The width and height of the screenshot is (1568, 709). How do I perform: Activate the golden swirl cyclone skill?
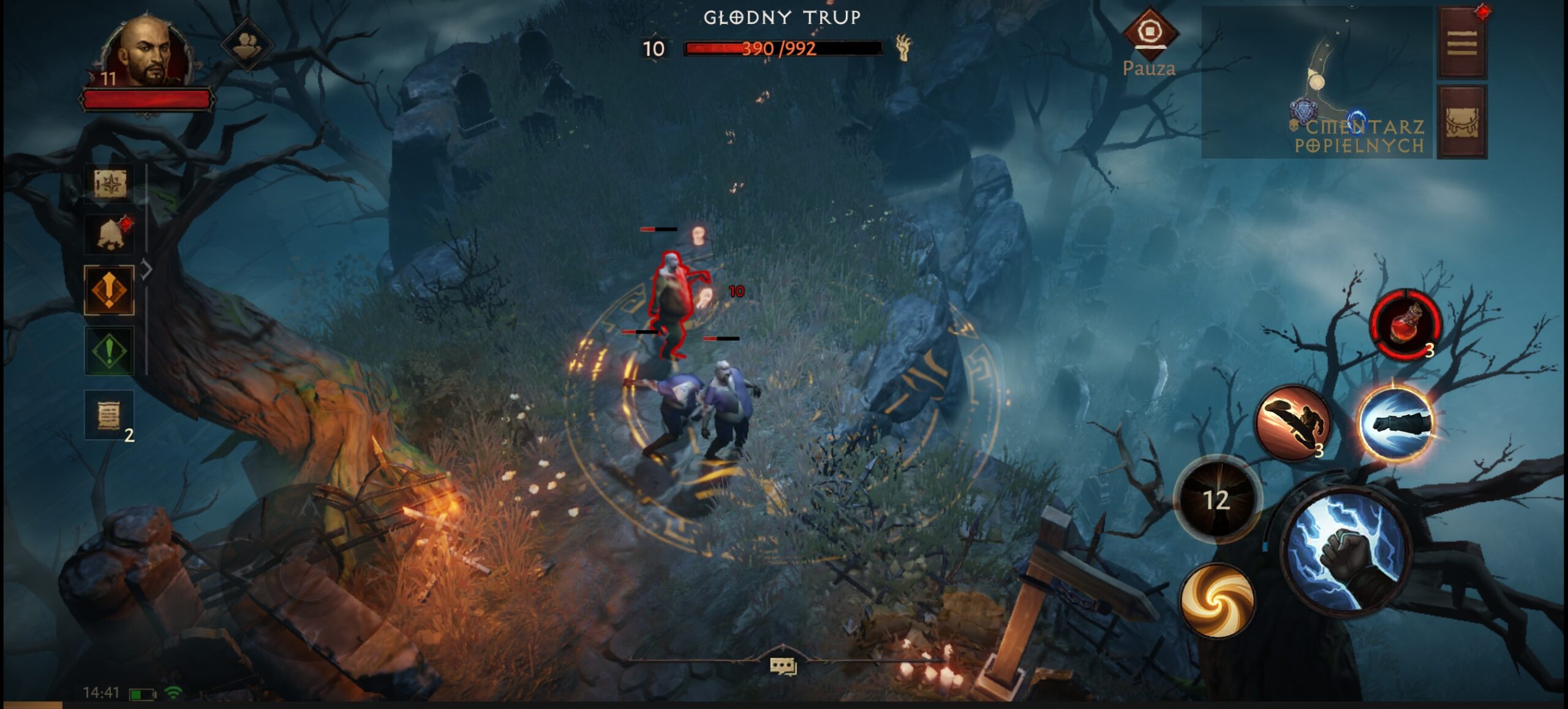[1217, 600]
